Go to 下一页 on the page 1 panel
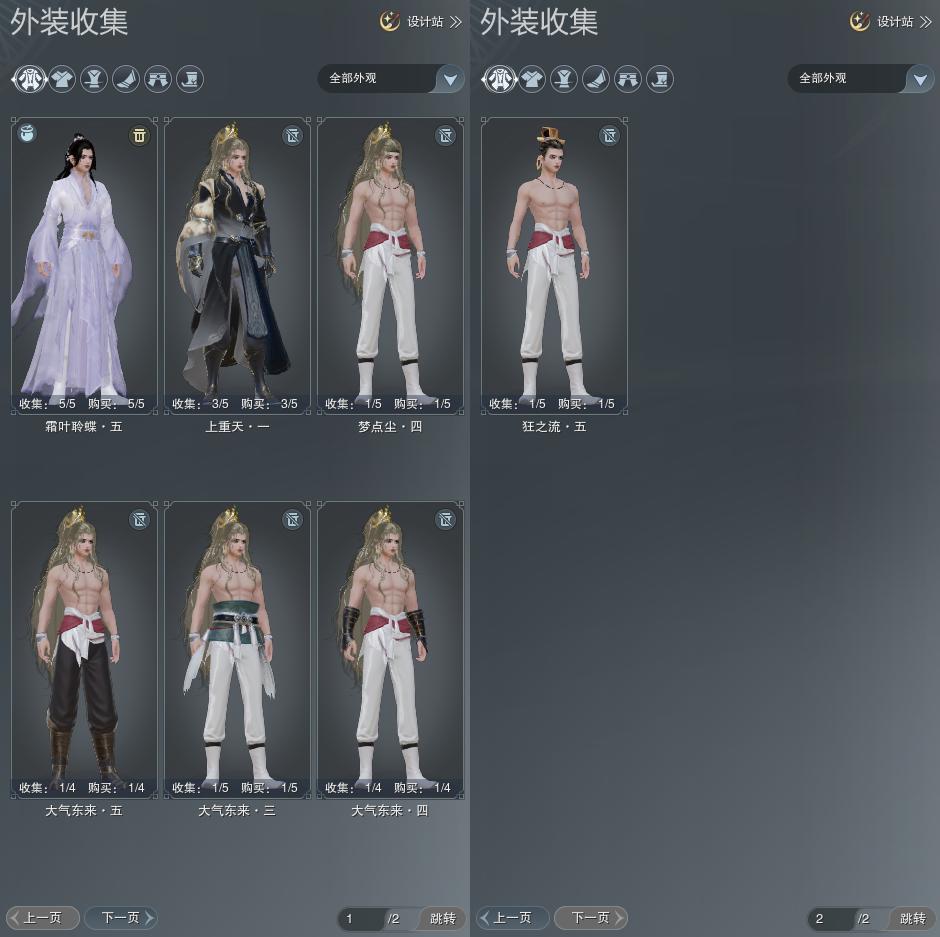The image size is (940, 937). pyautogui.click(x=121, y=917)
